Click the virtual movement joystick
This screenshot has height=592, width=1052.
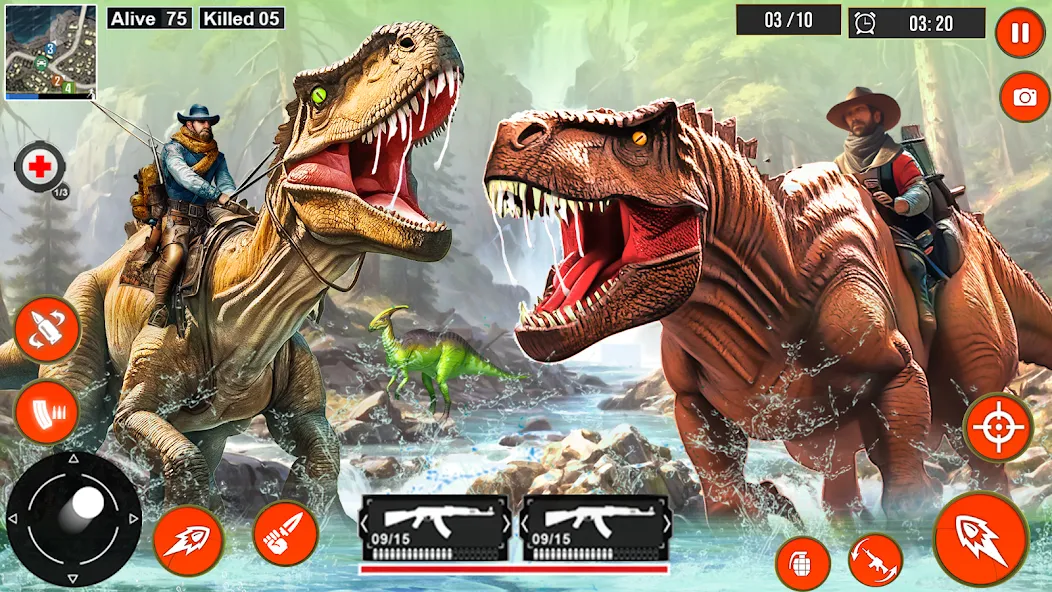(x=74, y=517)
